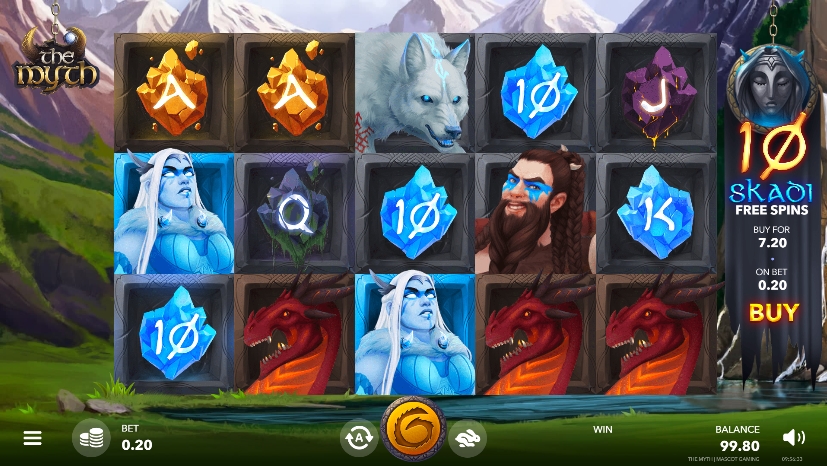The width and height of the screenshot is (827, 466).
Task: Open the hamburger menu
Action: (x=33, y=438)
